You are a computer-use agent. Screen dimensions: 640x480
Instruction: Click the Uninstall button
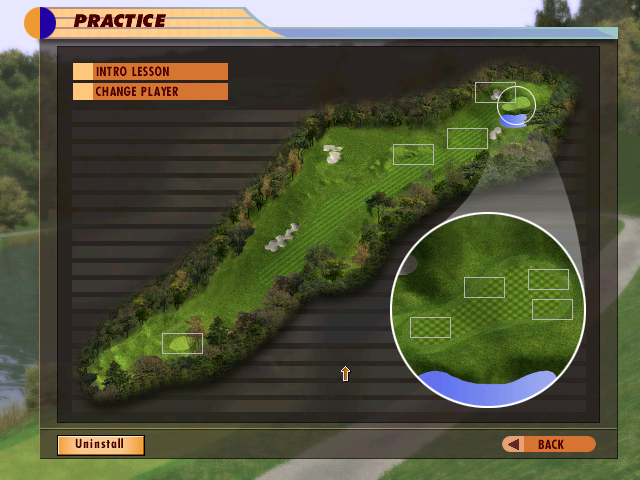click(x=100, y=444)
